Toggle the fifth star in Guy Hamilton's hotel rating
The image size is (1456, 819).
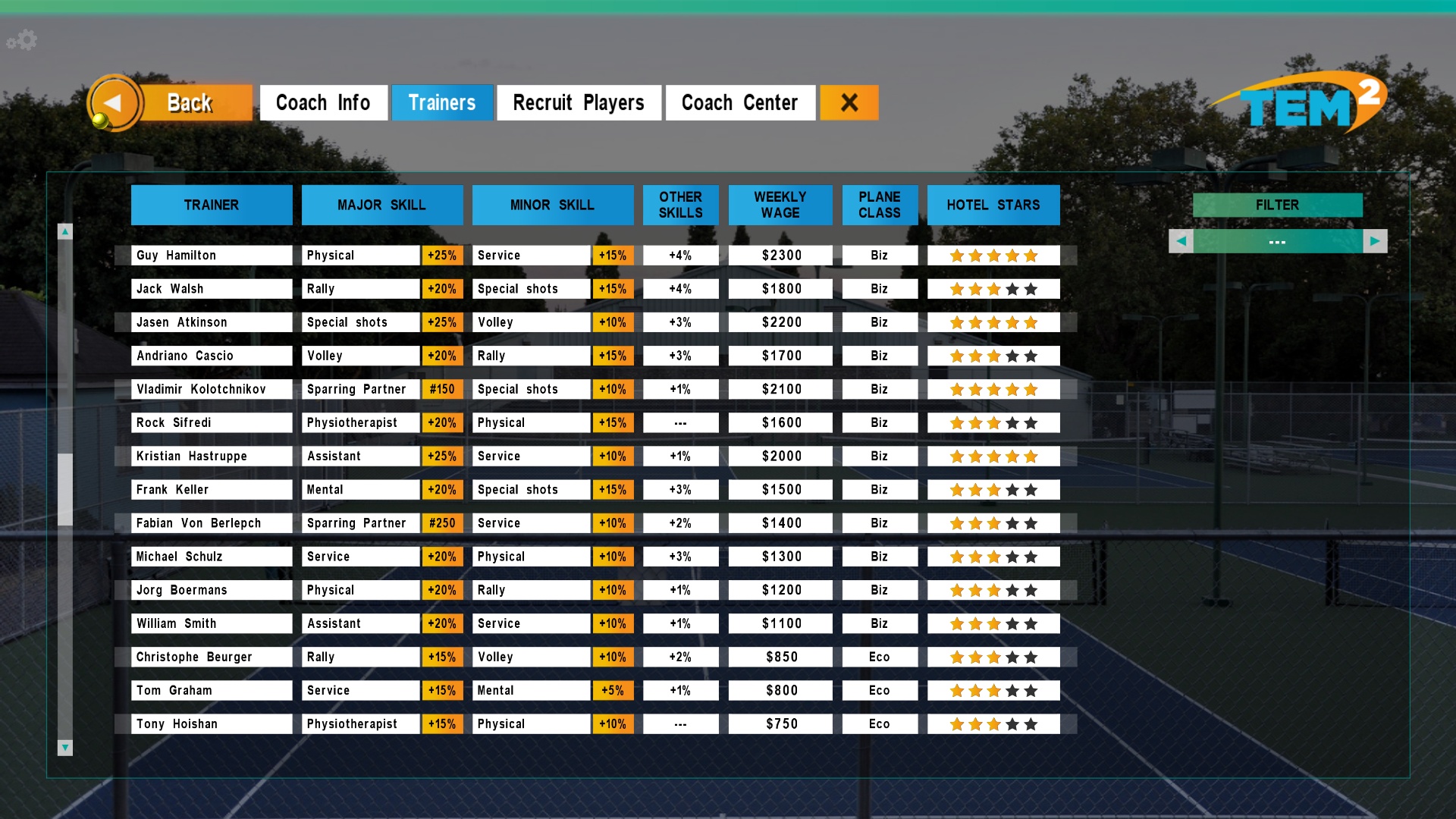click(1030, 256)
